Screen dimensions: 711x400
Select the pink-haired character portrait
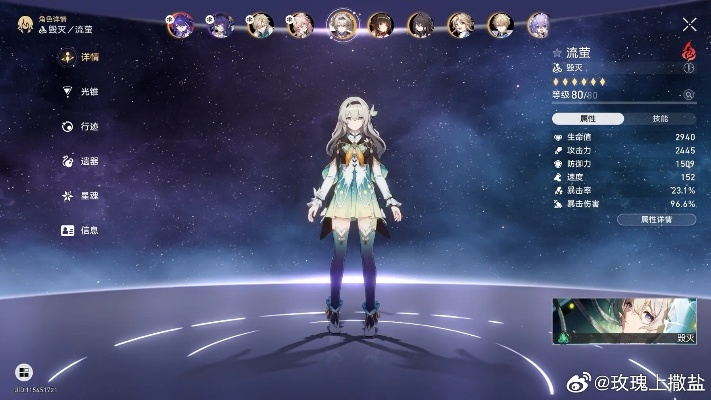(300, 24)
